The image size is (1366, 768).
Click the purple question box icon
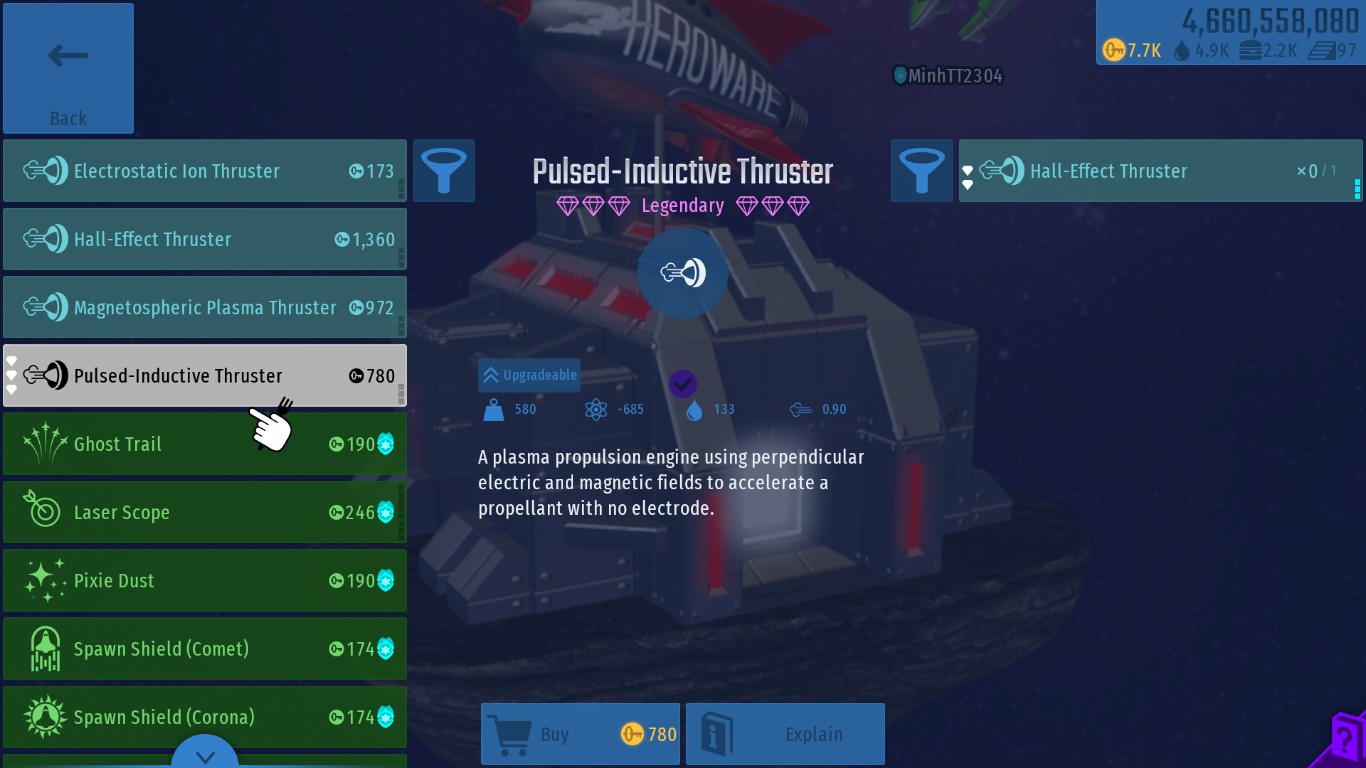[x=1348, y=740]
